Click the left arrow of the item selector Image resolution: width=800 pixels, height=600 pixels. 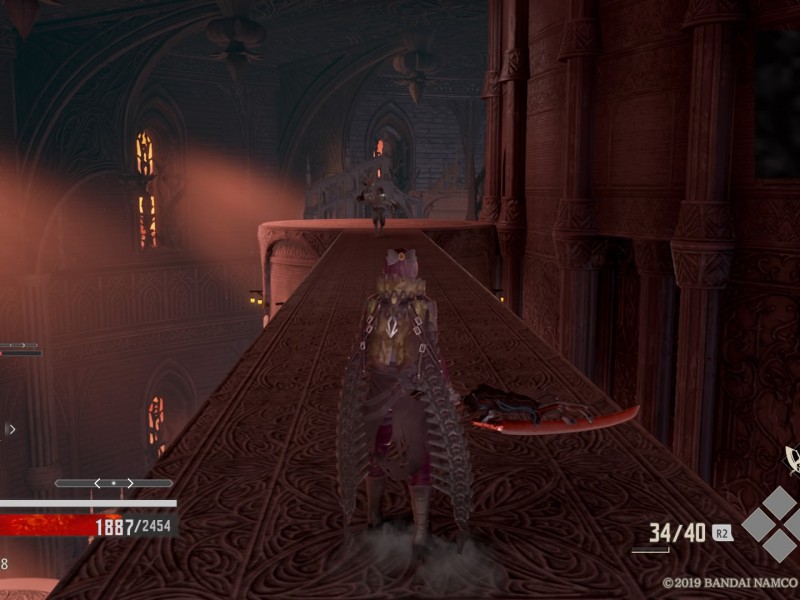coord(97,483)
